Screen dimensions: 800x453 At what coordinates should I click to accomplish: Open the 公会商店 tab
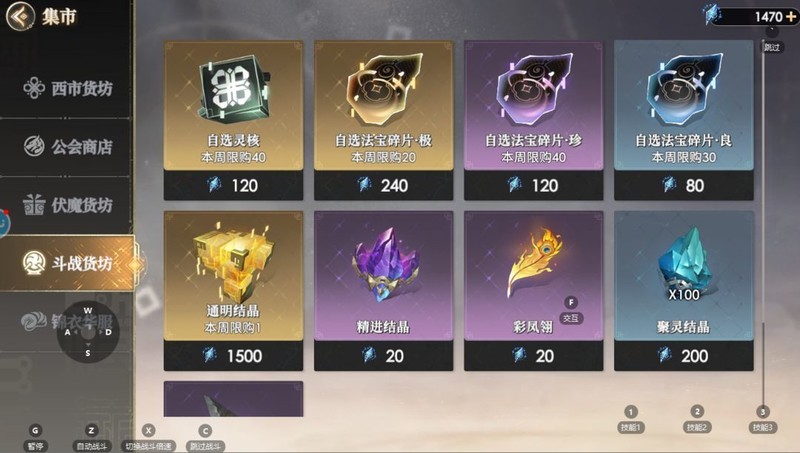(x=68, y=147)
